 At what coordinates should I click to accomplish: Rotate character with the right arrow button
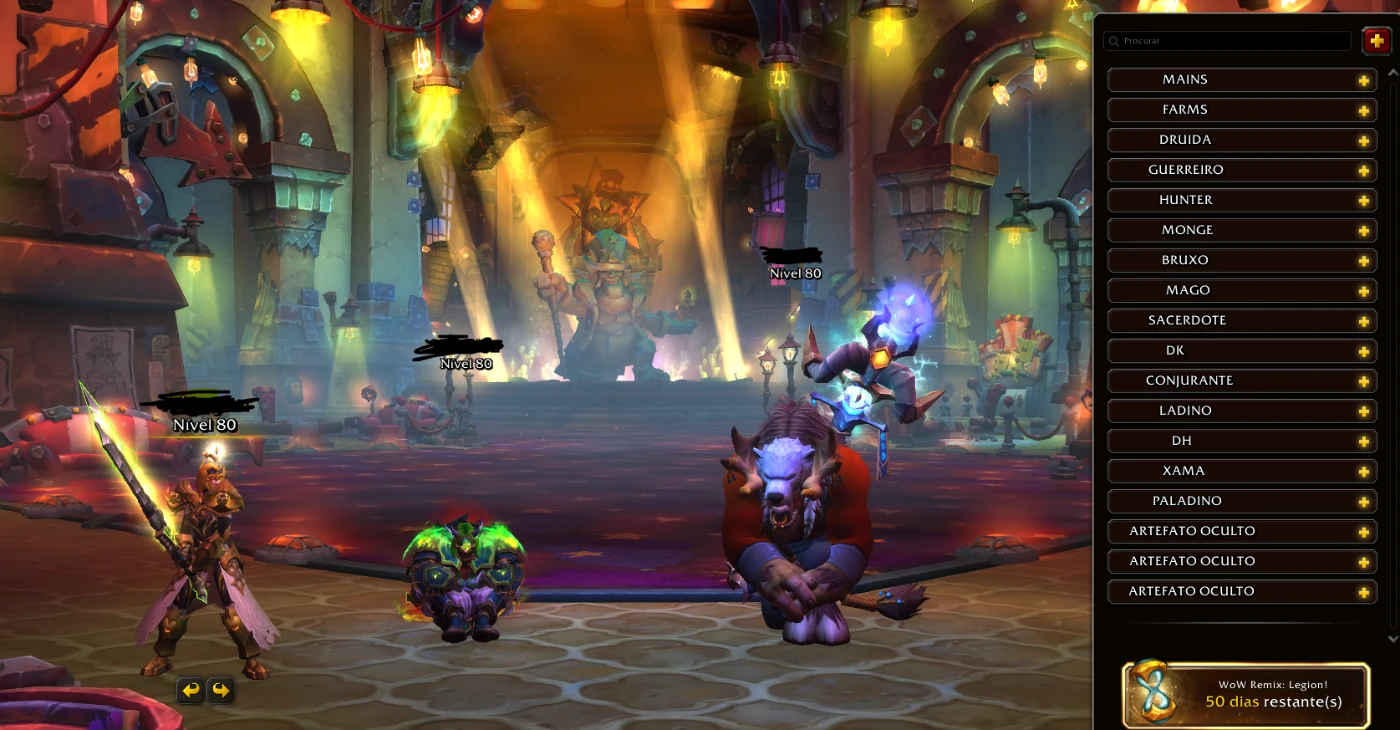pyautogui.click(x=220, y=690)
